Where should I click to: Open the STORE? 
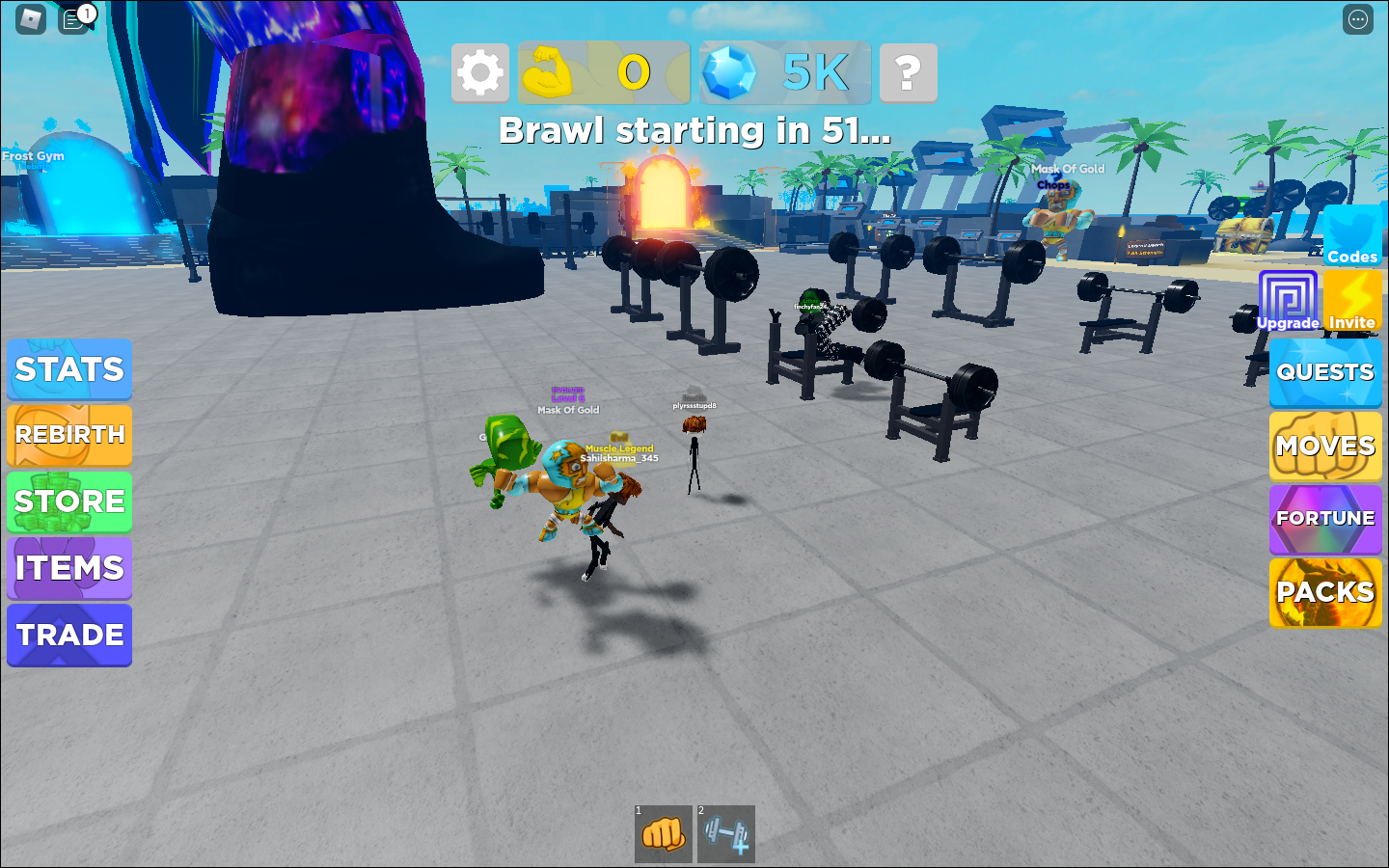point(68,502)
